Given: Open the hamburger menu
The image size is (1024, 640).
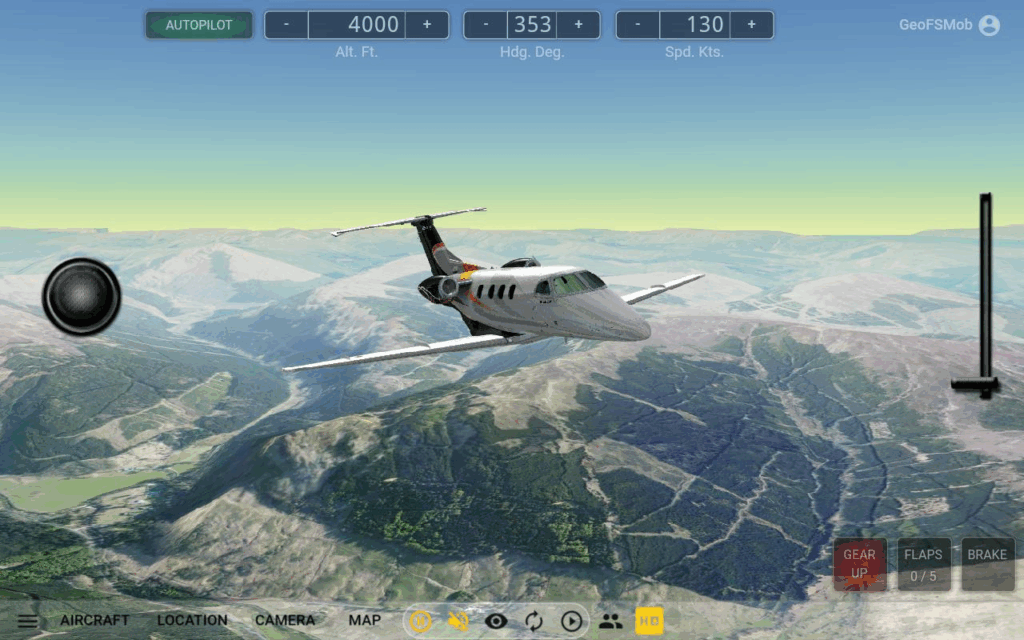Looking at the screenshot, I should coord(27,621).
